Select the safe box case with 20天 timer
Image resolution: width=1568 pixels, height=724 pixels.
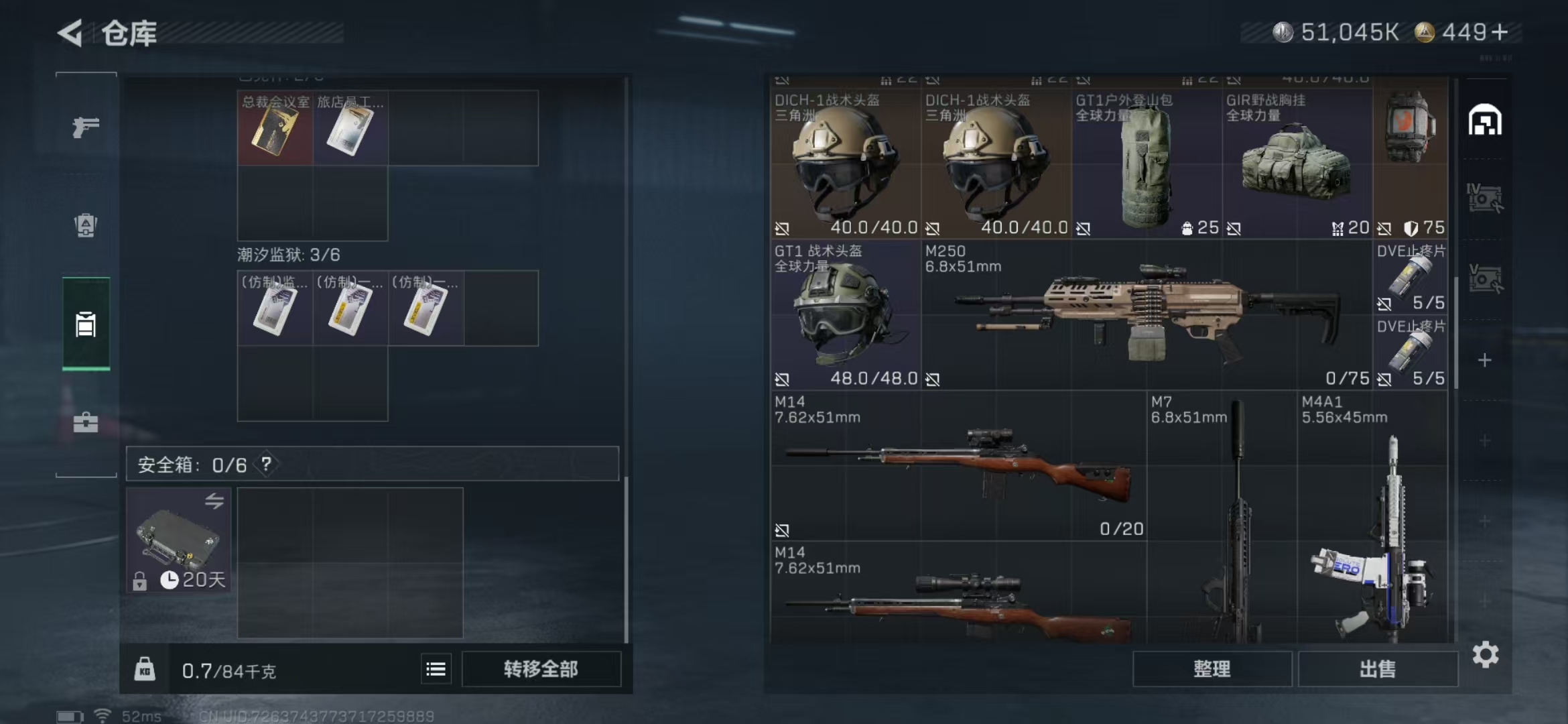click(x=179, y=540)
